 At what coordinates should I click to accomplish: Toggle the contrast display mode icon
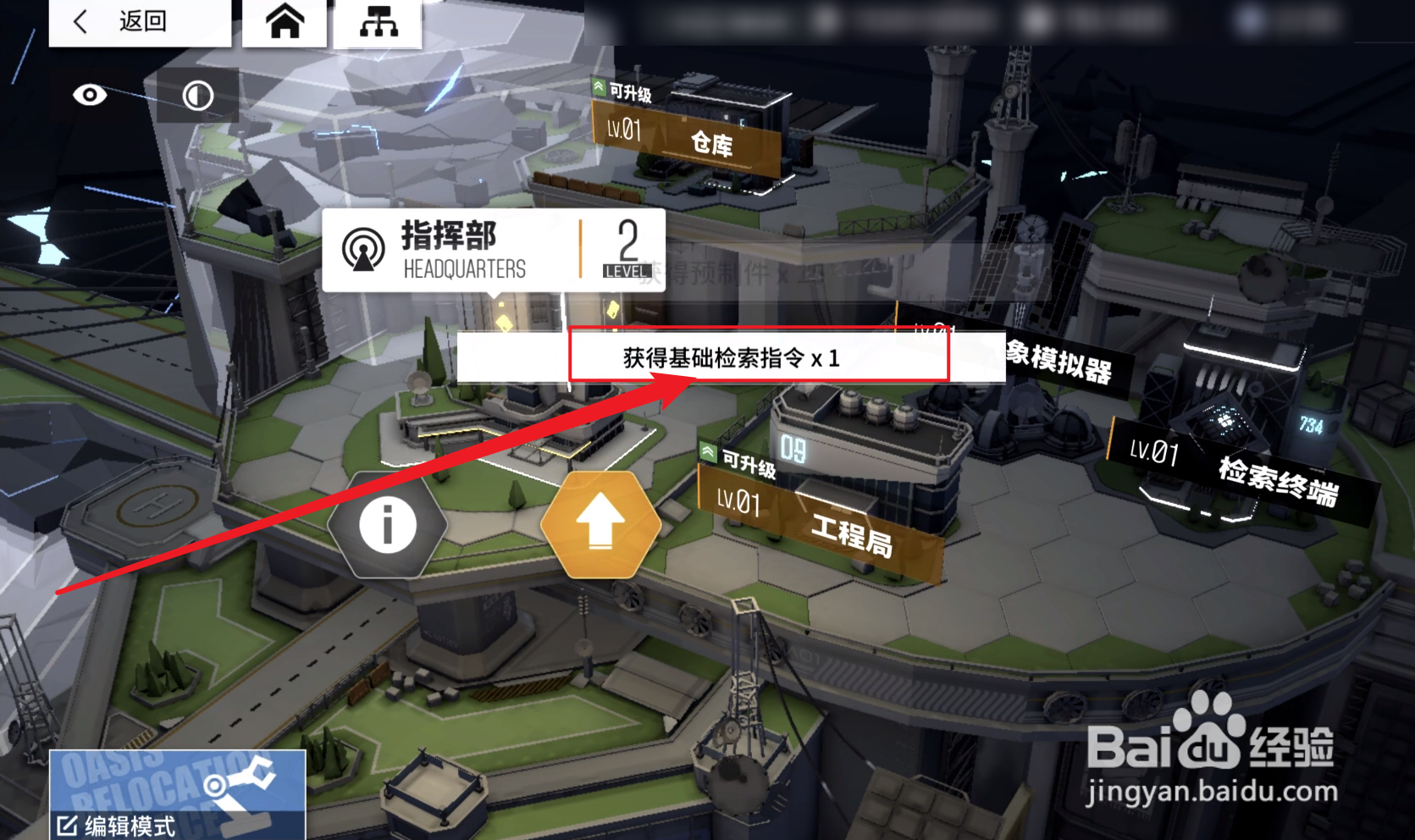196,95
